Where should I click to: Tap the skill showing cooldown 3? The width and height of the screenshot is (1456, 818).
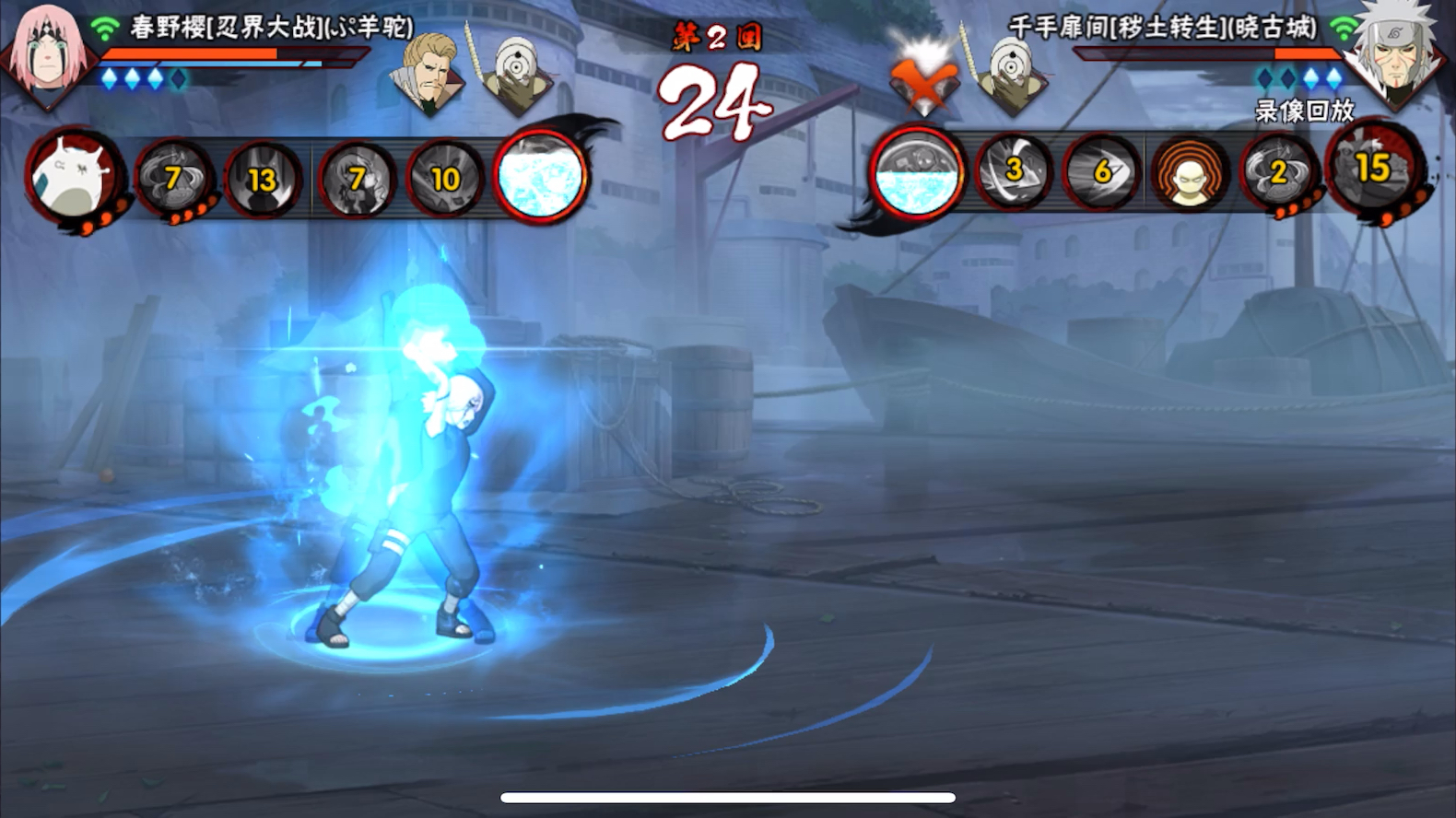tap(1013, 171)
